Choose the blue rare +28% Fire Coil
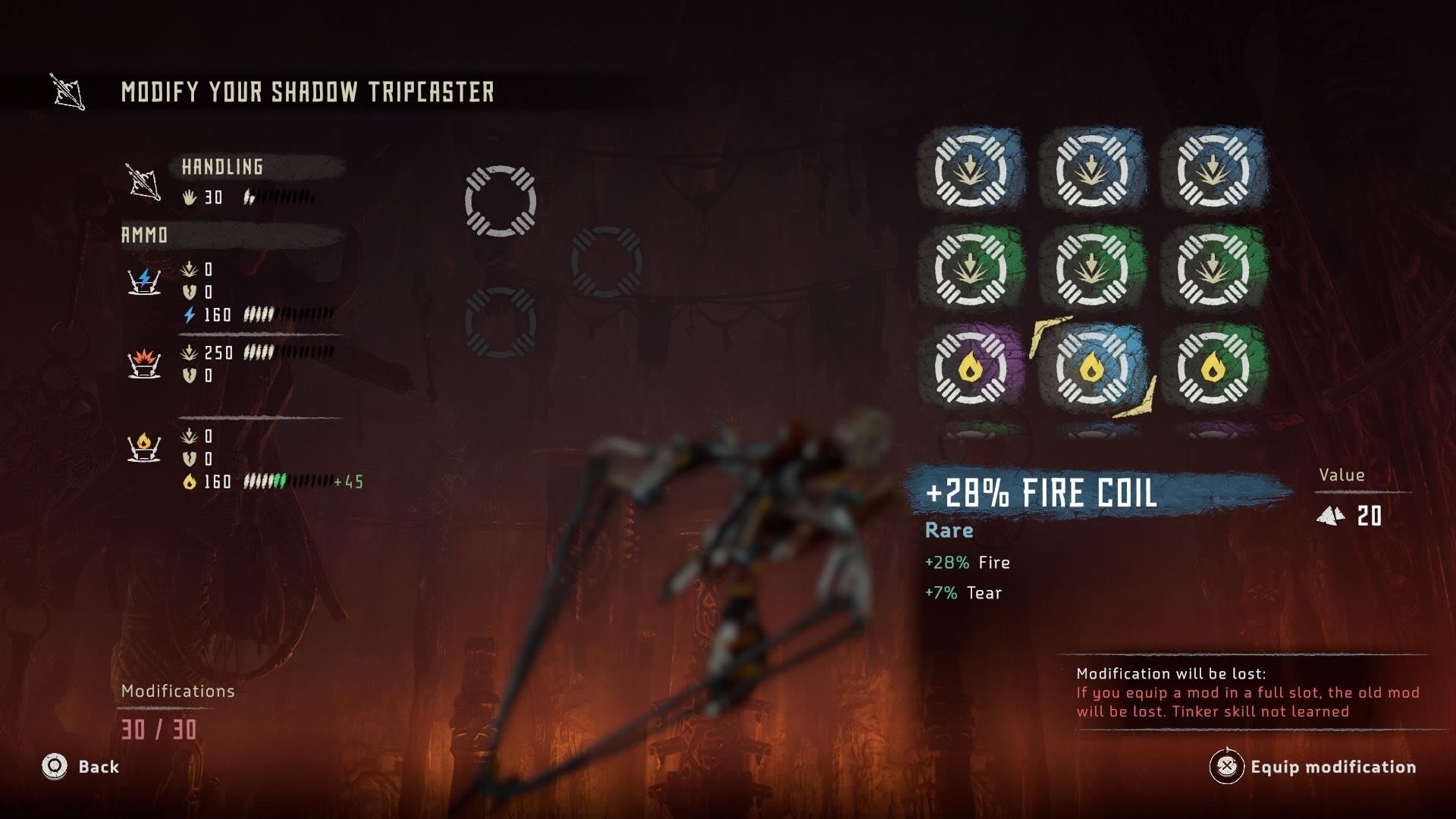 click(x=1091, y=368)
